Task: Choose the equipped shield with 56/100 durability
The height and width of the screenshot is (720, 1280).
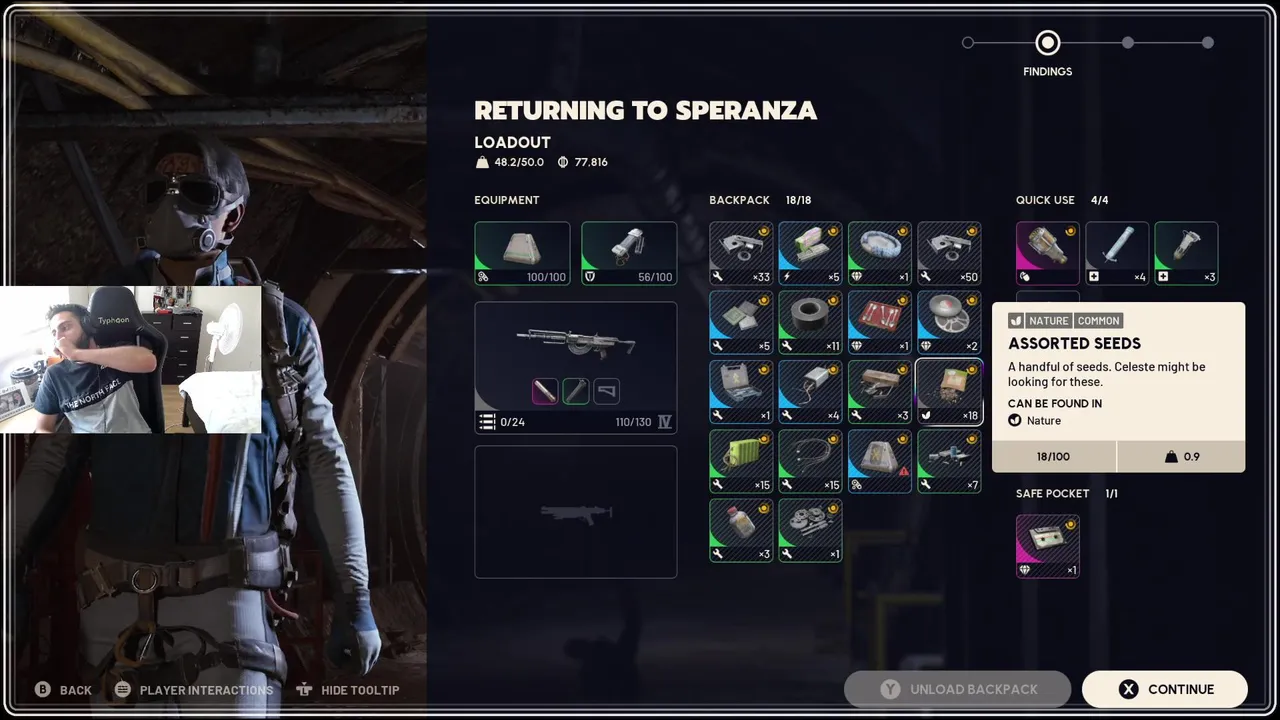Action: [629, 253]
